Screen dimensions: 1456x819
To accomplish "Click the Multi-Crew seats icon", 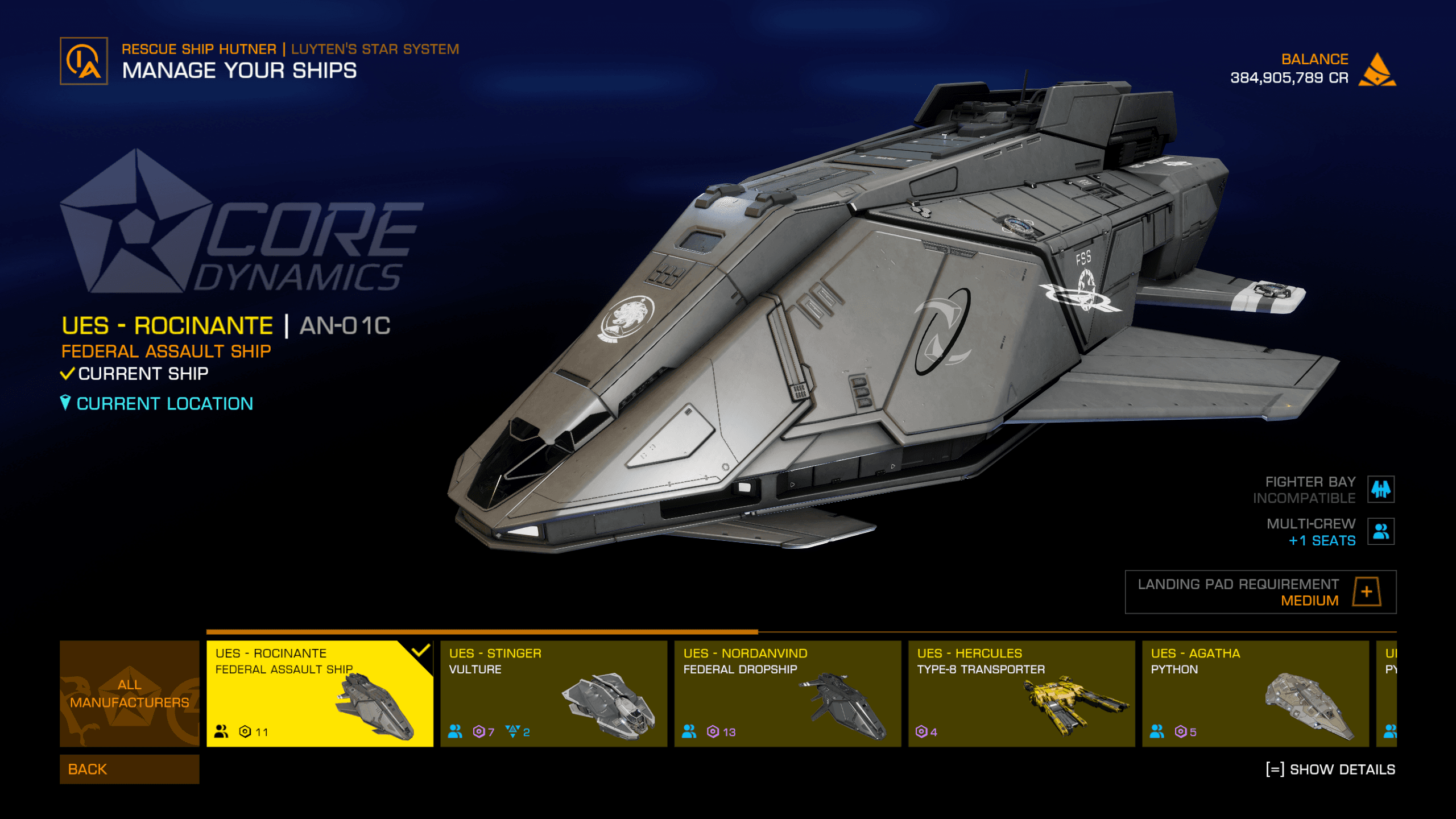I will pos(1380,531).
